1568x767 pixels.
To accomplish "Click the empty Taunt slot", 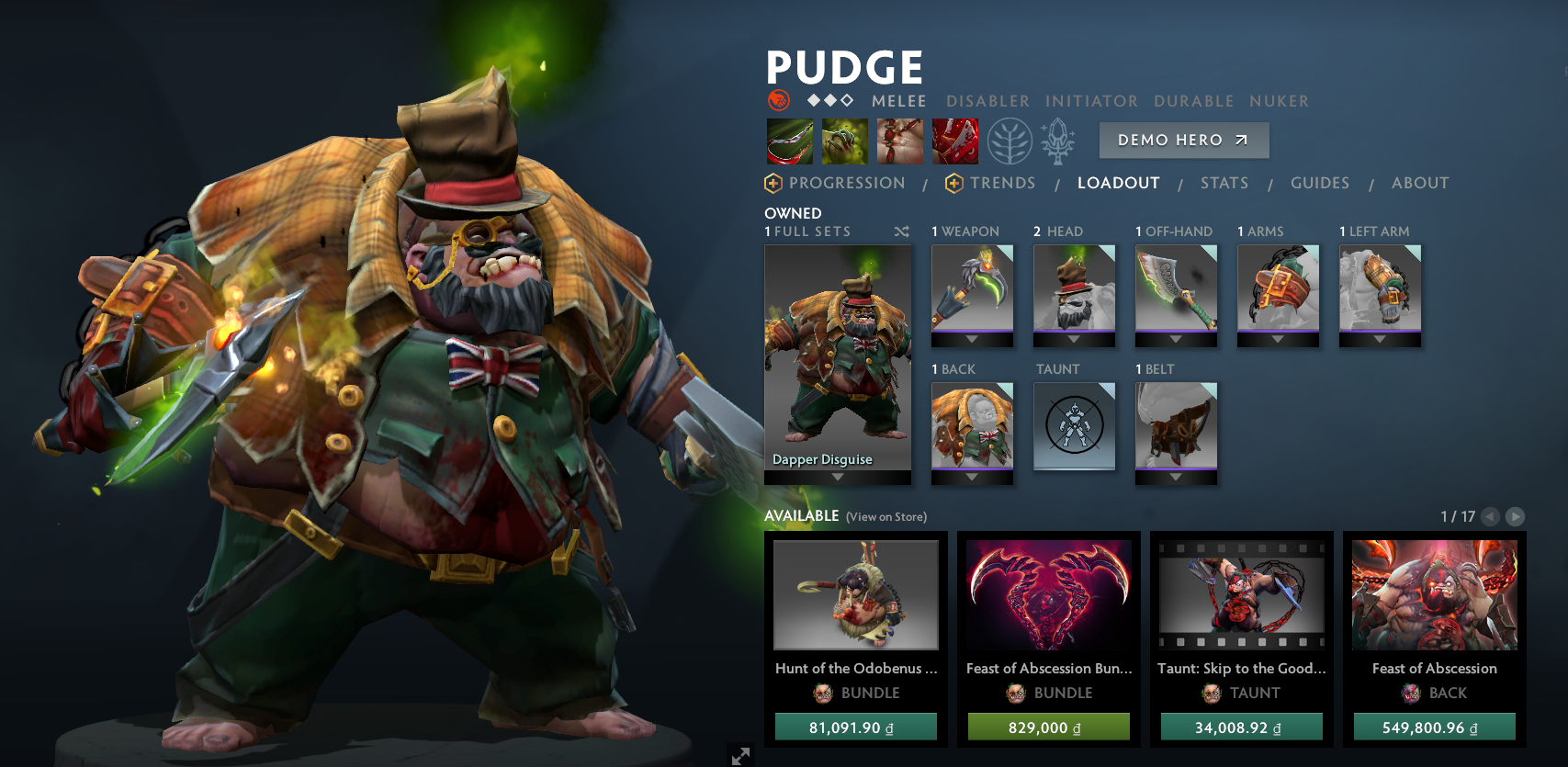I will coord(1074,425).
